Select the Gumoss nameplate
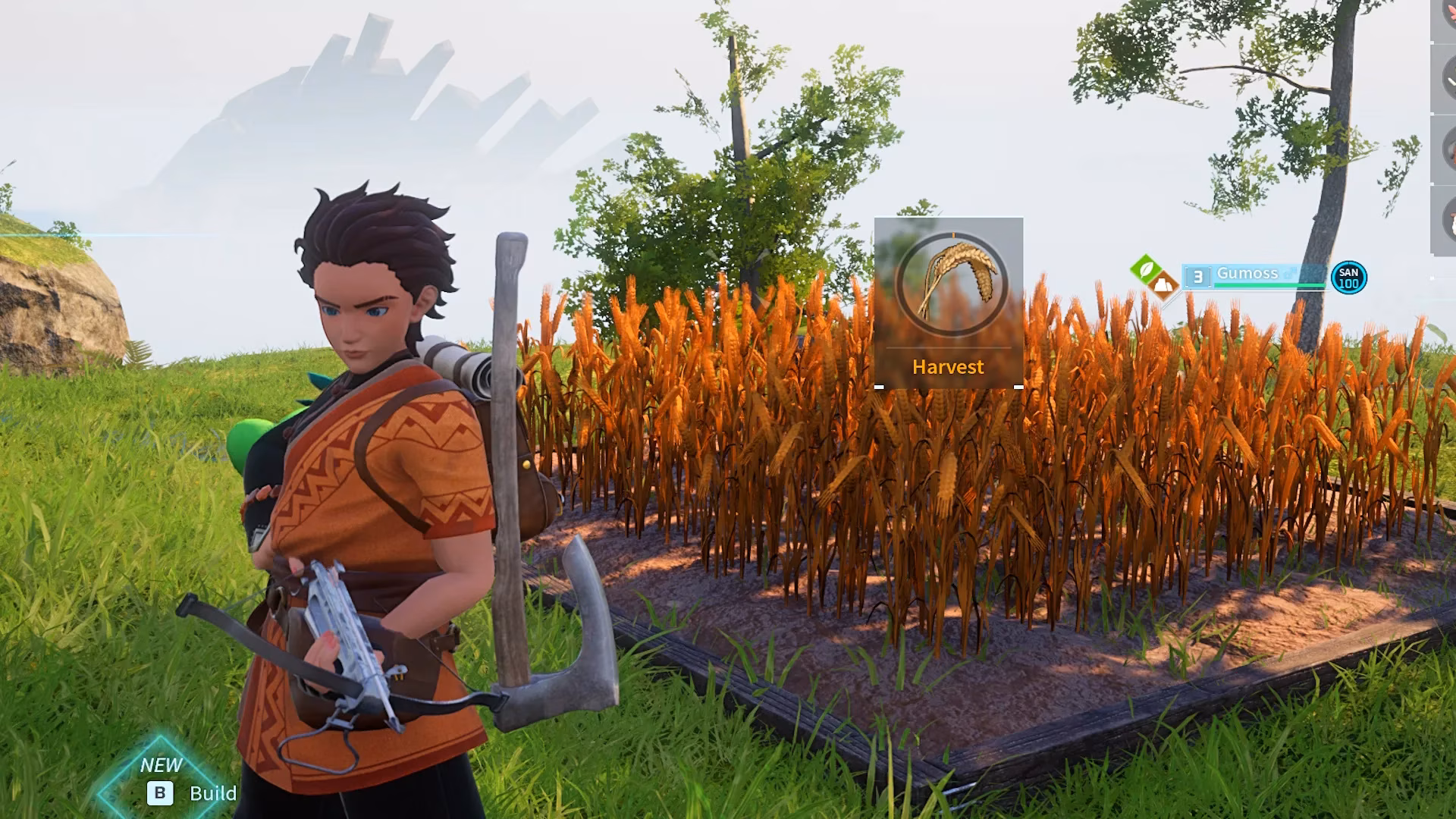The height and width of the screenshot is (819, 1456). click(x=1247, y=273)
